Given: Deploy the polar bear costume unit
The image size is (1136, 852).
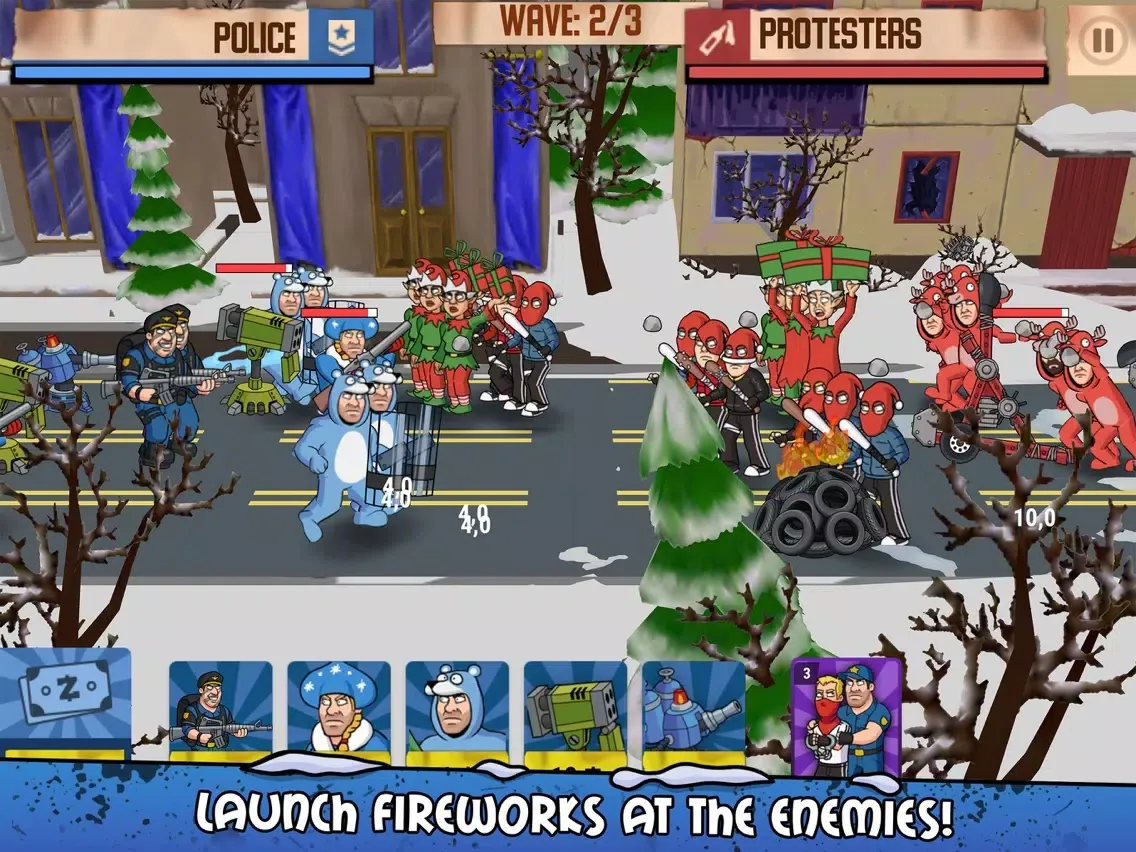Looking at the screenshot, I should click(456, 712).
